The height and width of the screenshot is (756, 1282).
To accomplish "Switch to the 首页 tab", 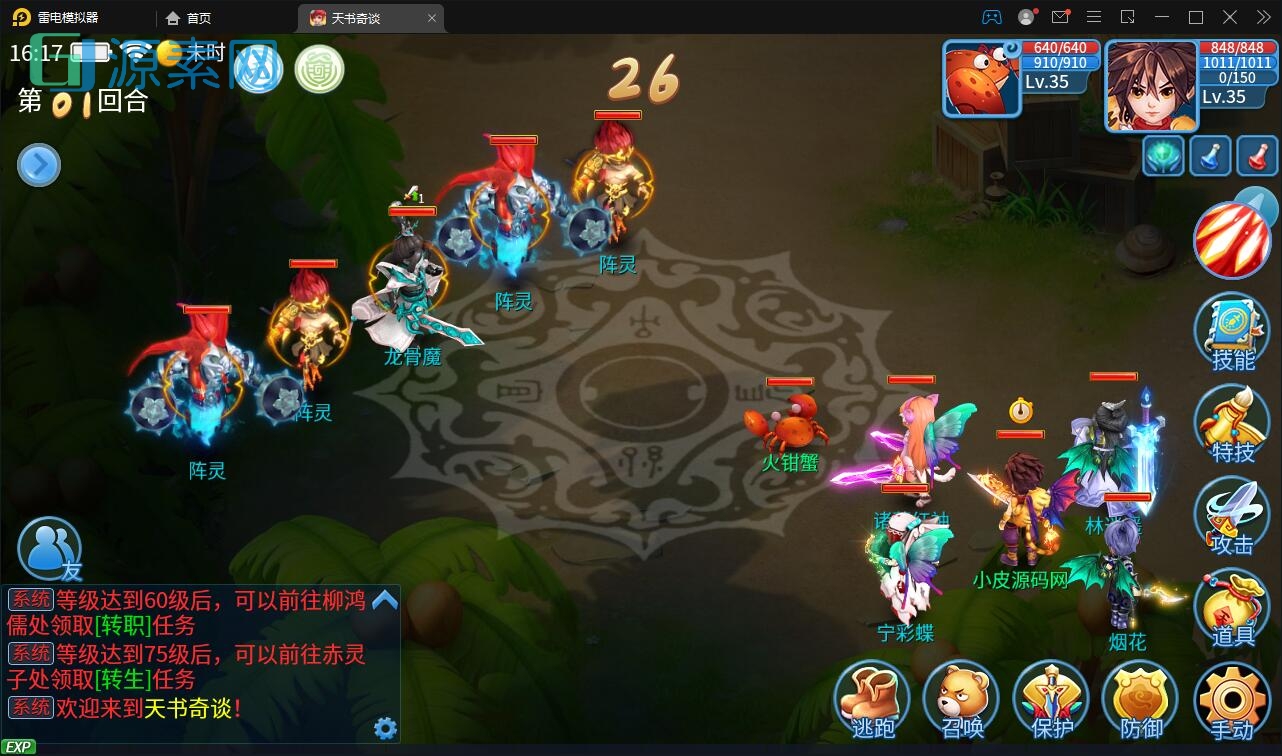I will click(x=188, y=17).
